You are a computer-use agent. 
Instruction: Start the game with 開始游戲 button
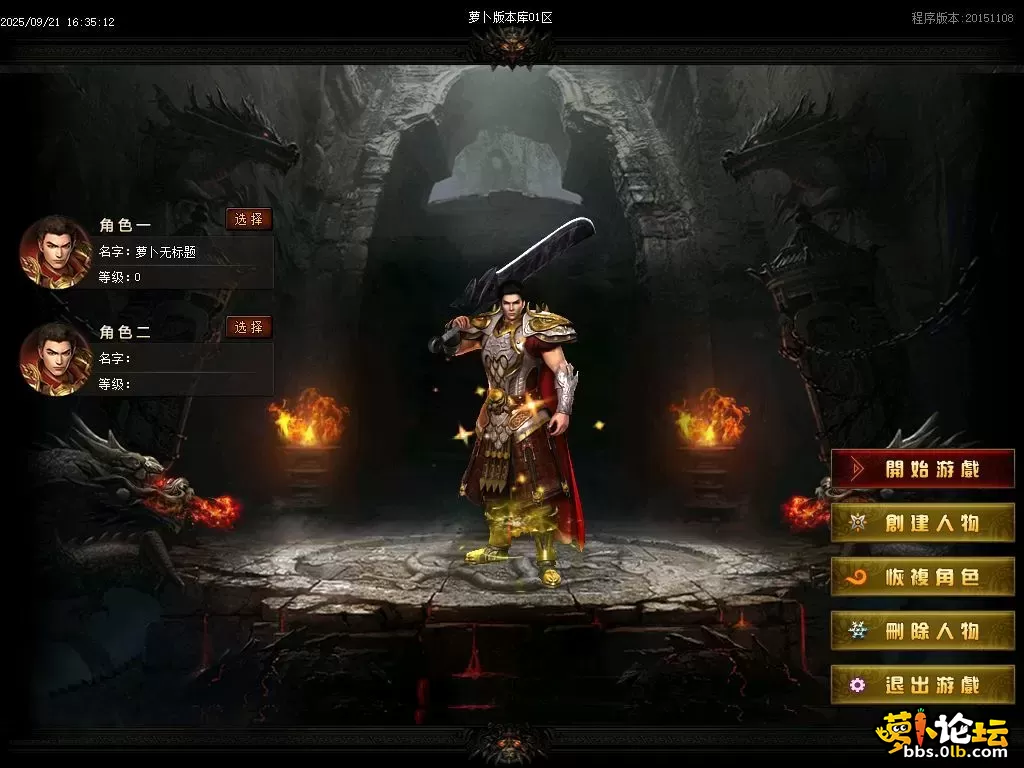click(922, 469)
